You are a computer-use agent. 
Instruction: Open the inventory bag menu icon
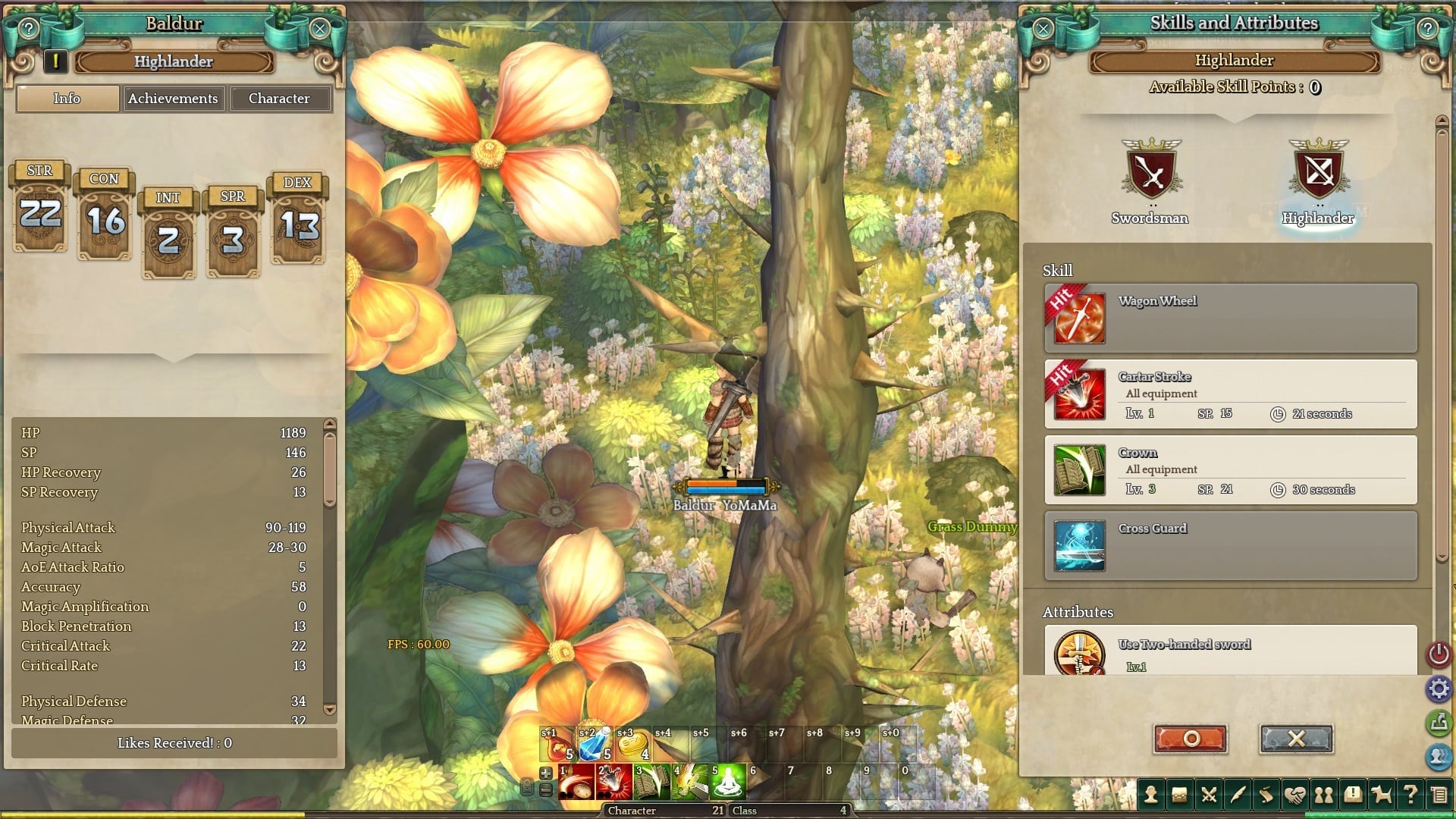(1179, 795)
